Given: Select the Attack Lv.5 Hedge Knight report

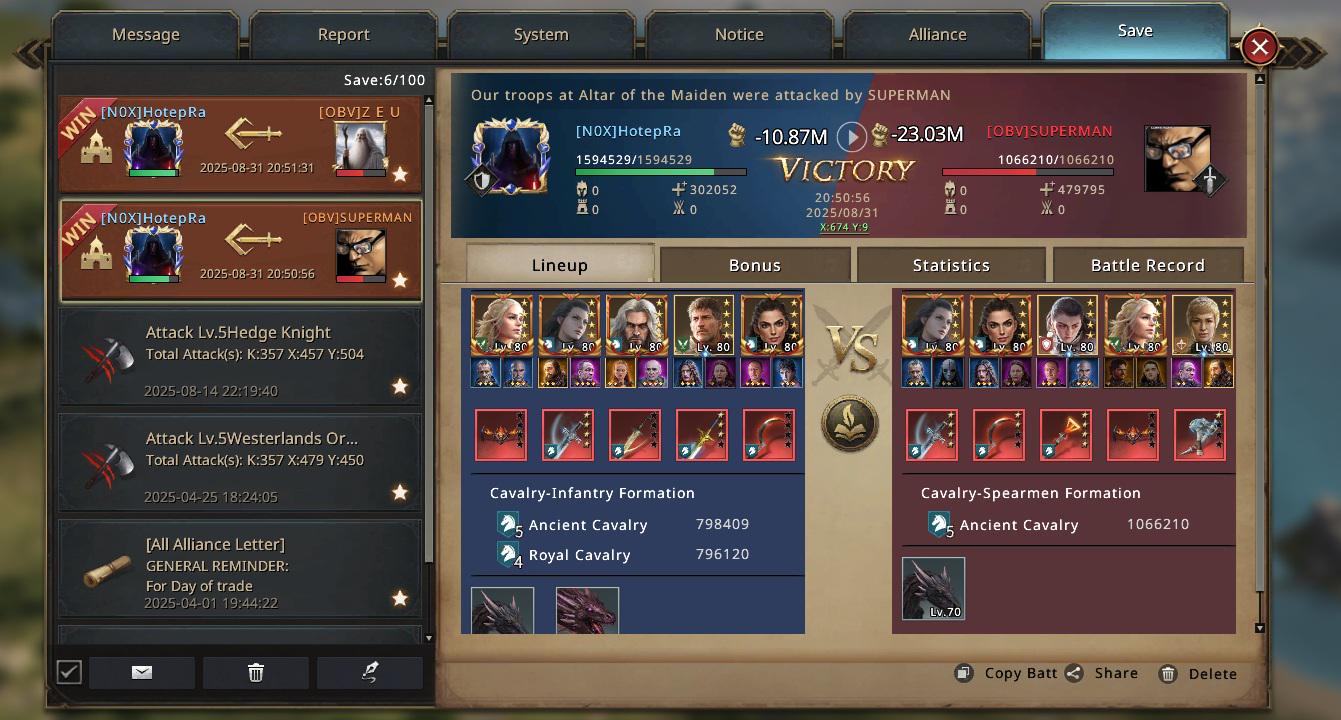Looking at the screenshot, I should [x=240, y=358].
